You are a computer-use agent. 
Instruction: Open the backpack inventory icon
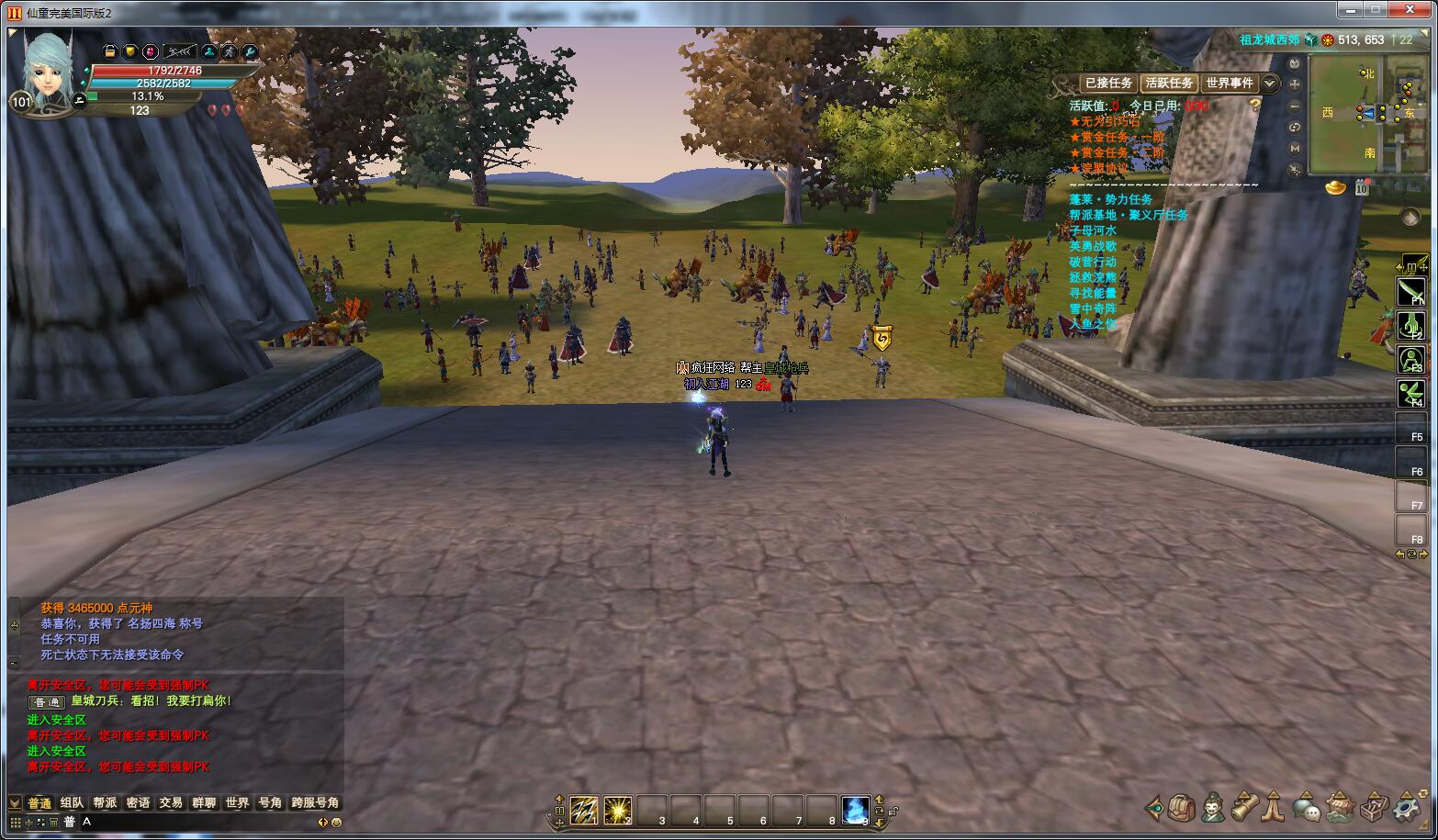1183,808
